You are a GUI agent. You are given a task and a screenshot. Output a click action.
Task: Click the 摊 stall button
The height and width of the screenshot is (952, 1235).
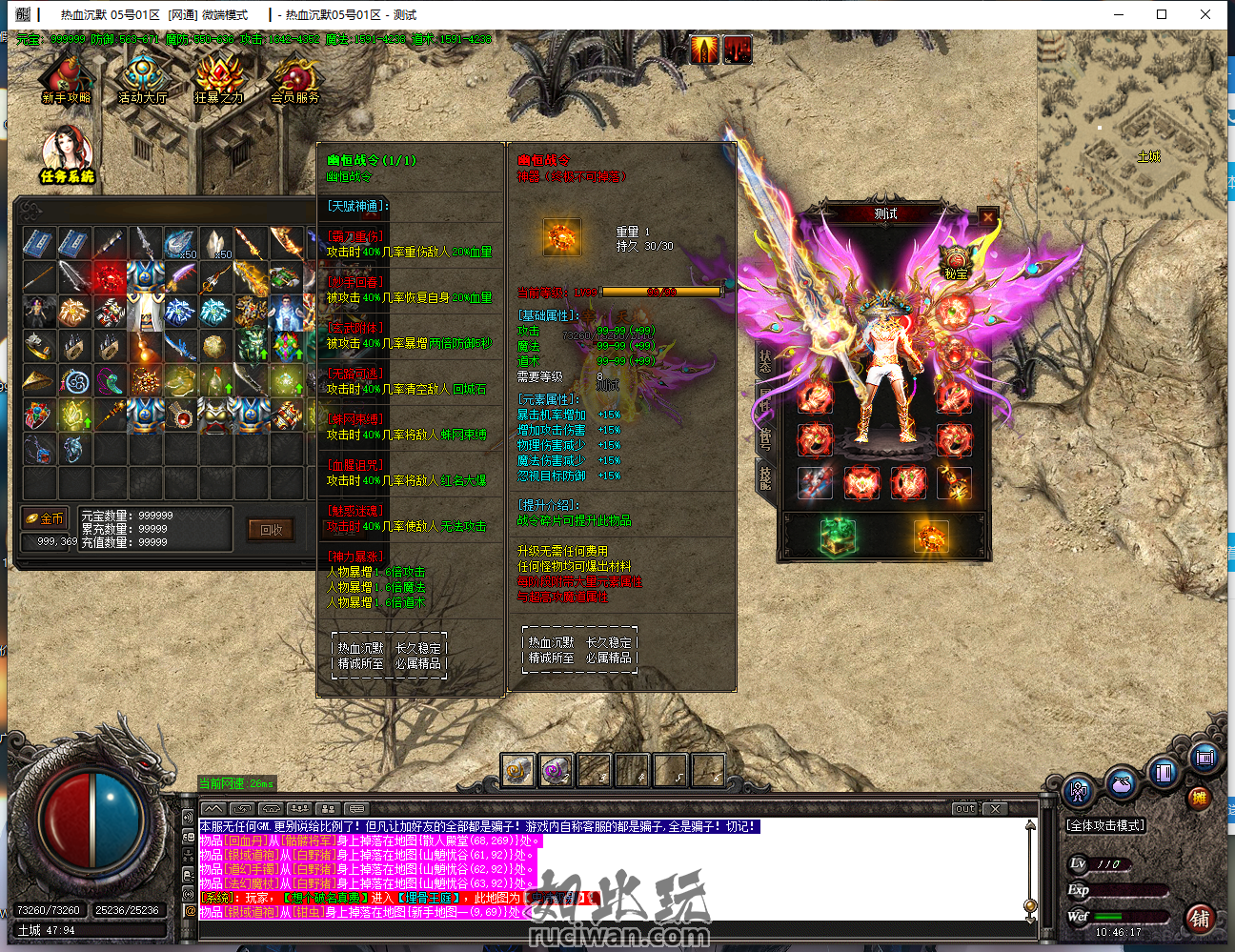tap(1199, 798)
